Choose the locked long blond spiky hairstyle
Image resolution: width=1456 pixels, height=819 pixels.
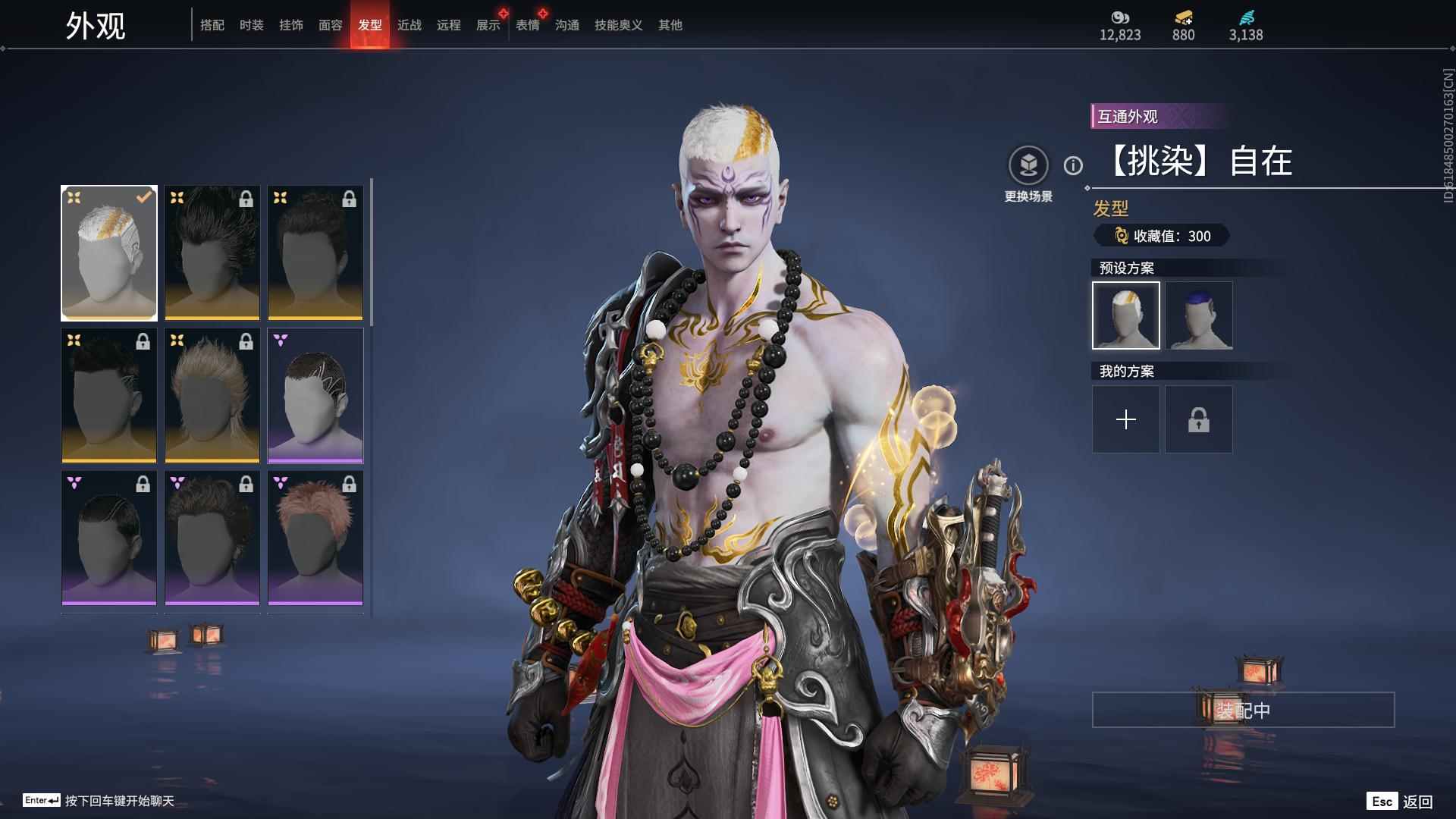(x=212, y=395)
